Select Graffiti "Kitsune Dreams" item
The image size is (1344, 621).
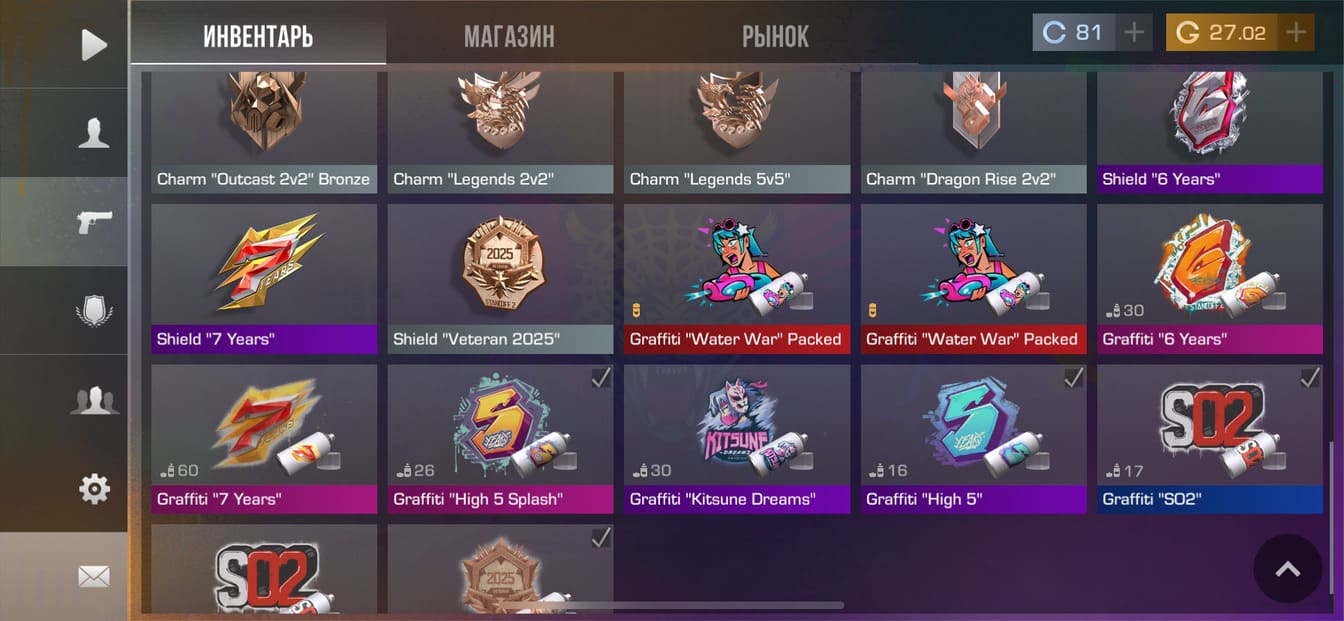tap(737, 439)
